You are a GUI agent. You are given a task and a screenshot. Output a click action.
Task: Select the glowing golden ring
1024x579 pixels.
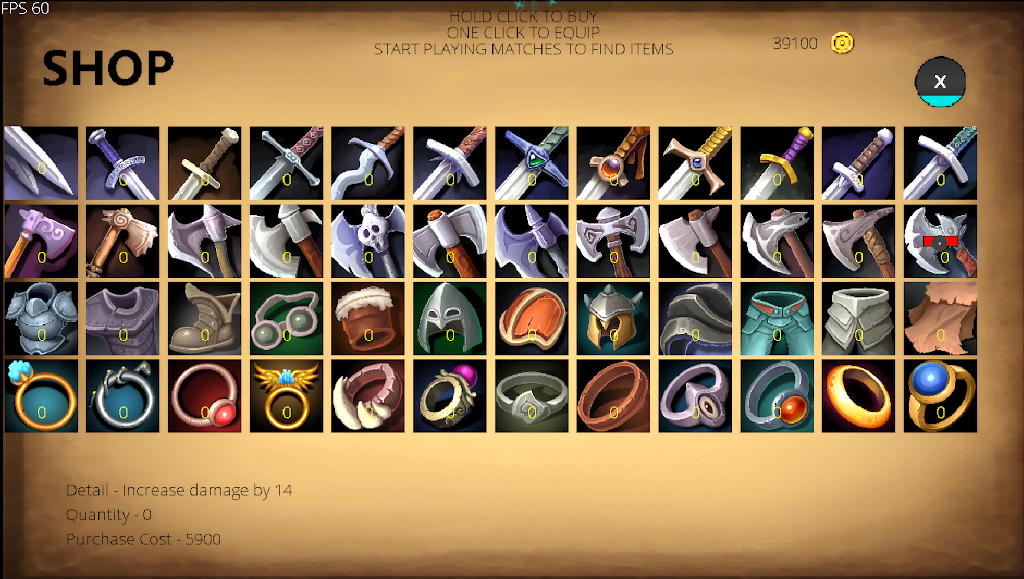[859, 396]
